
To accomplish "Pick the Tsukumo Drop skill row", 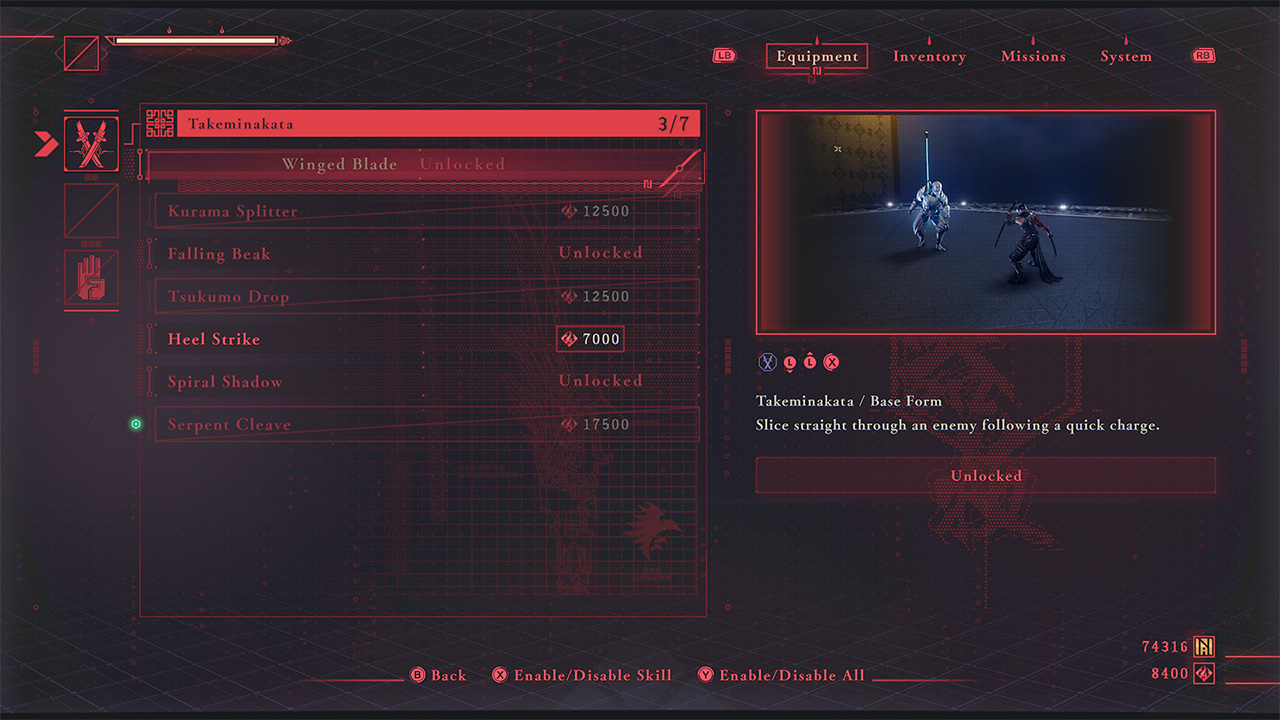I will [426, 297].
